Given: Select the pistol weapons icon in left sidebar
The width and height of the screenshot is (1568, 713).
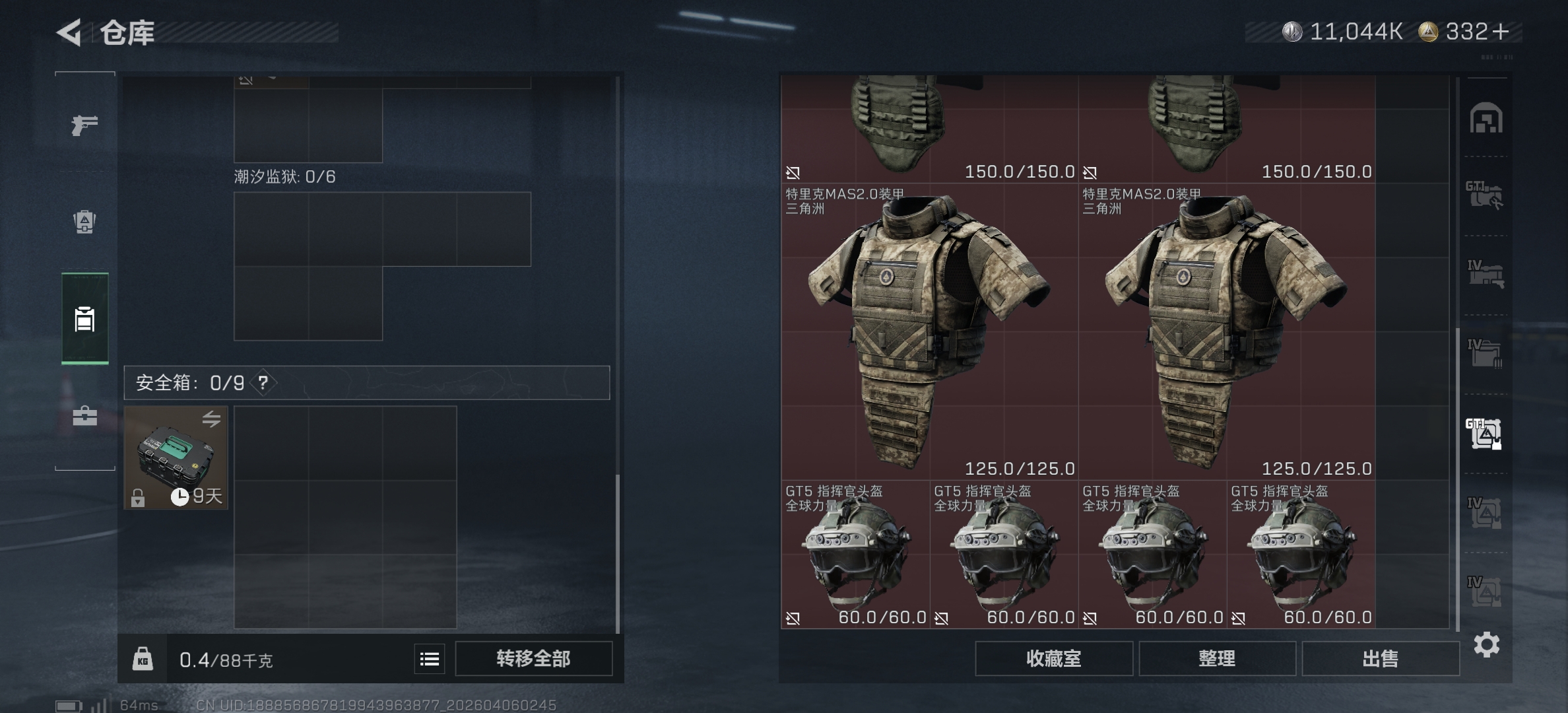Looking at the screenshot, I should click(84, 124).
